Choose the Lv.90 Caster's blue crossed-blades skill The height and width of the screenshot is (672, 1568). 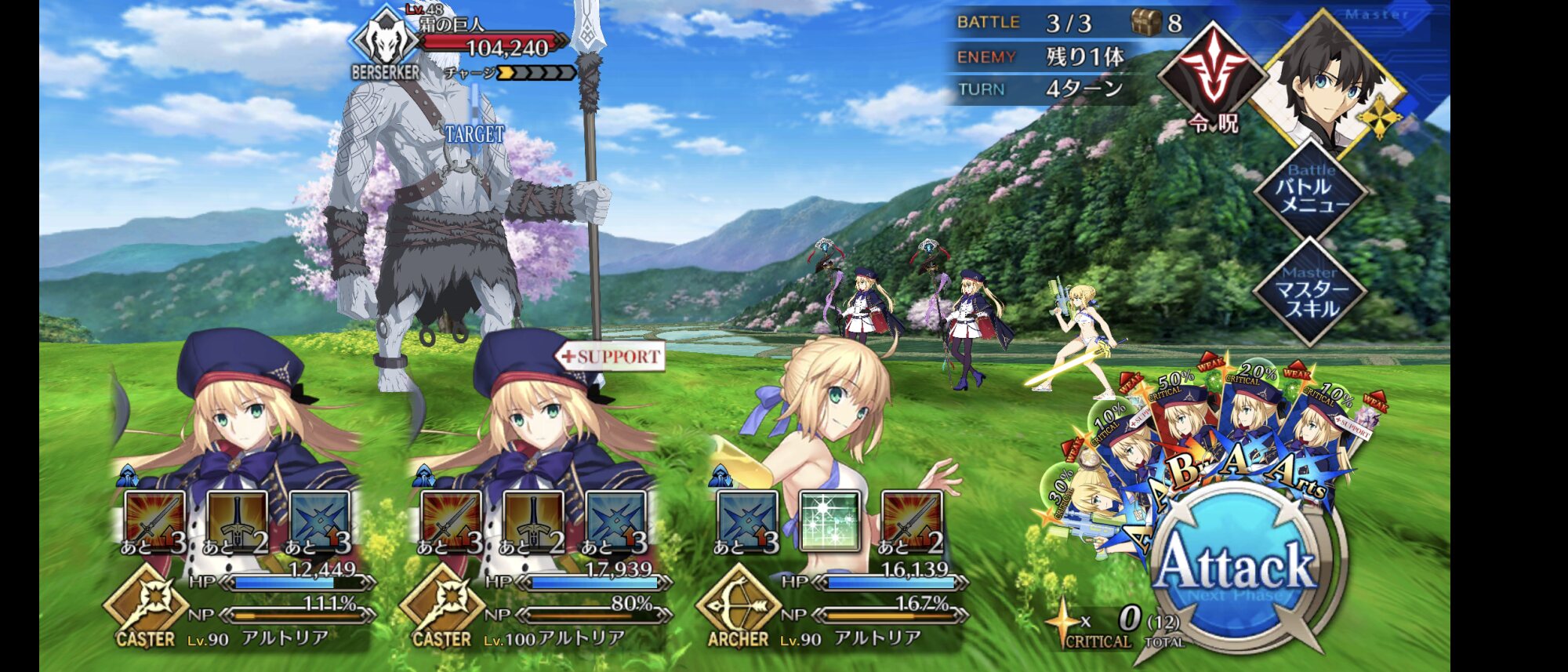(319, 521)
